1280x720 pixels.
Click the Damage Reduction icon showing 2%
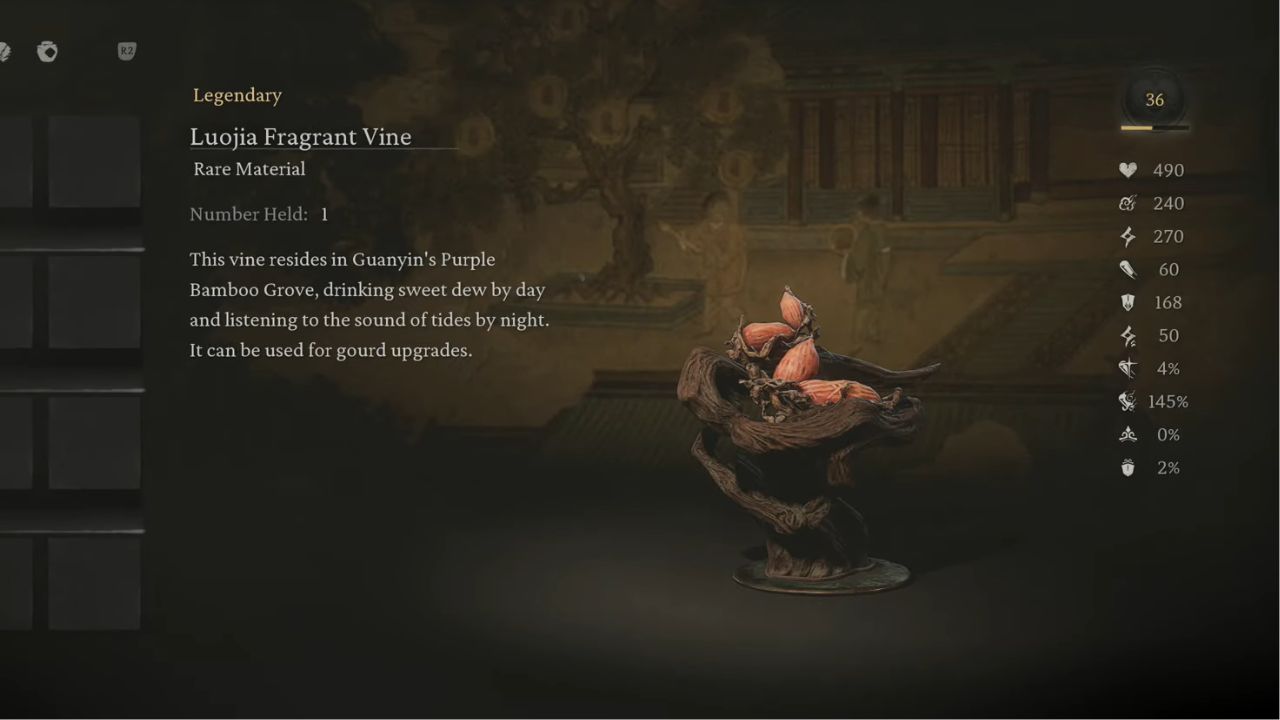coord(1128,467)
